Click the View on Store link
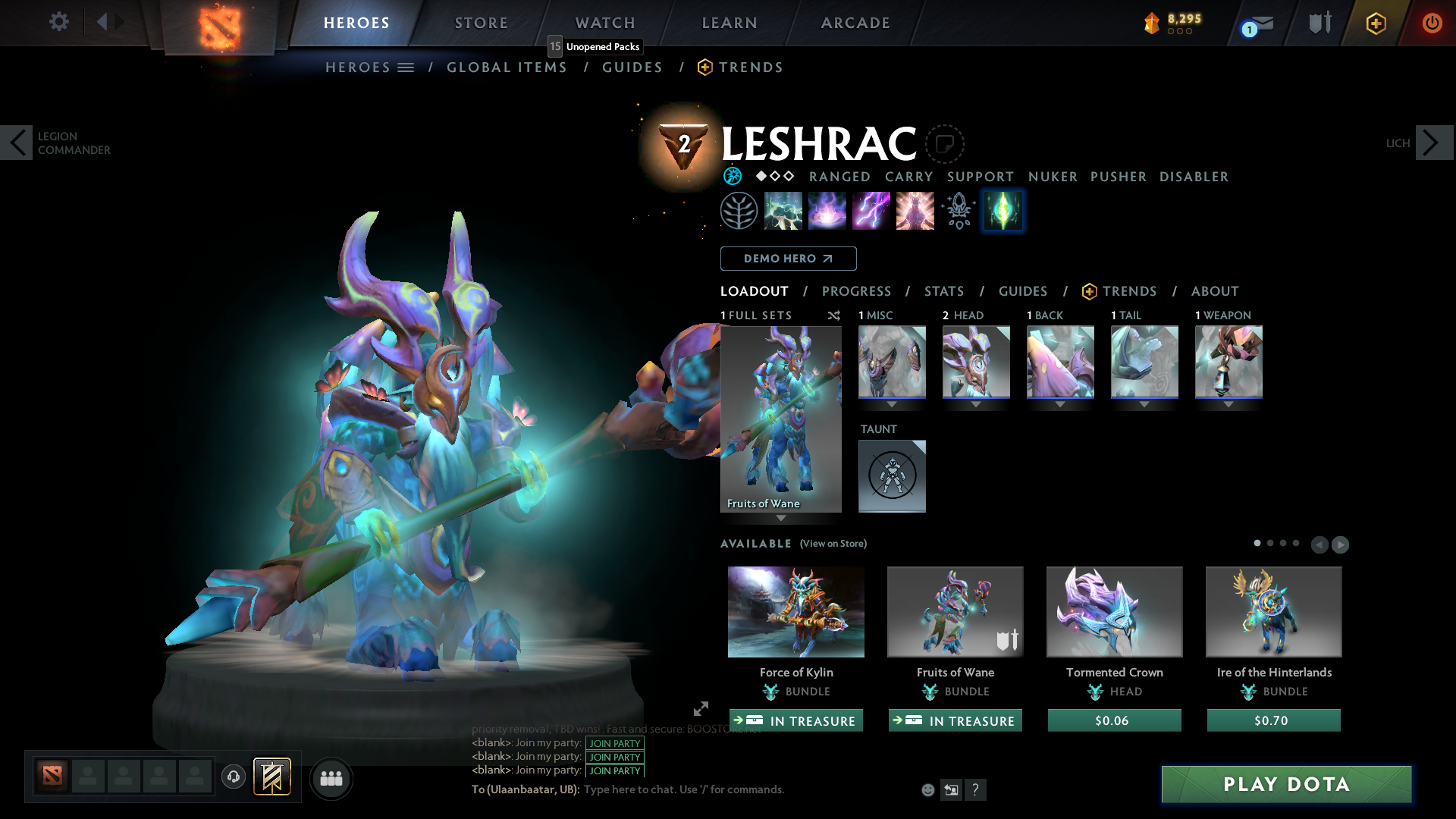Image resolution: width=1456 pixels, height=819 pixels. [x=833, y=544]
